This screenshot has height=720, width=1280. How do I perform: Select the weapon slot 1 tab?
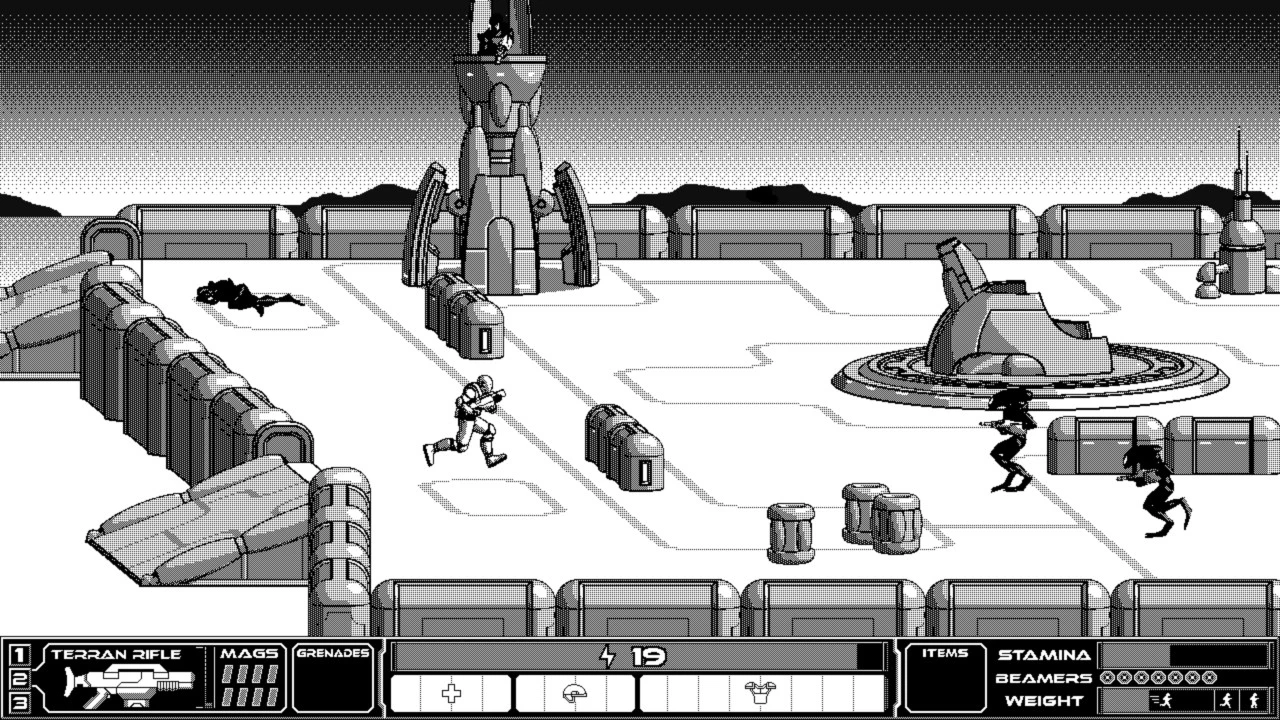pyautogui.click(x=17, y=653)
